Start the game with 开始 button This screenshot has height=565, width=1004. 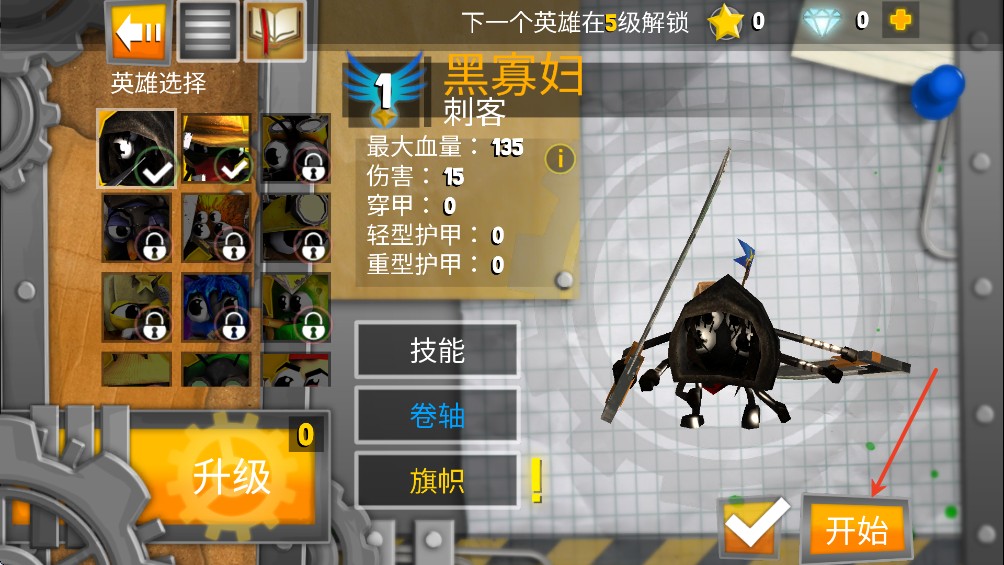coord(857,530)
